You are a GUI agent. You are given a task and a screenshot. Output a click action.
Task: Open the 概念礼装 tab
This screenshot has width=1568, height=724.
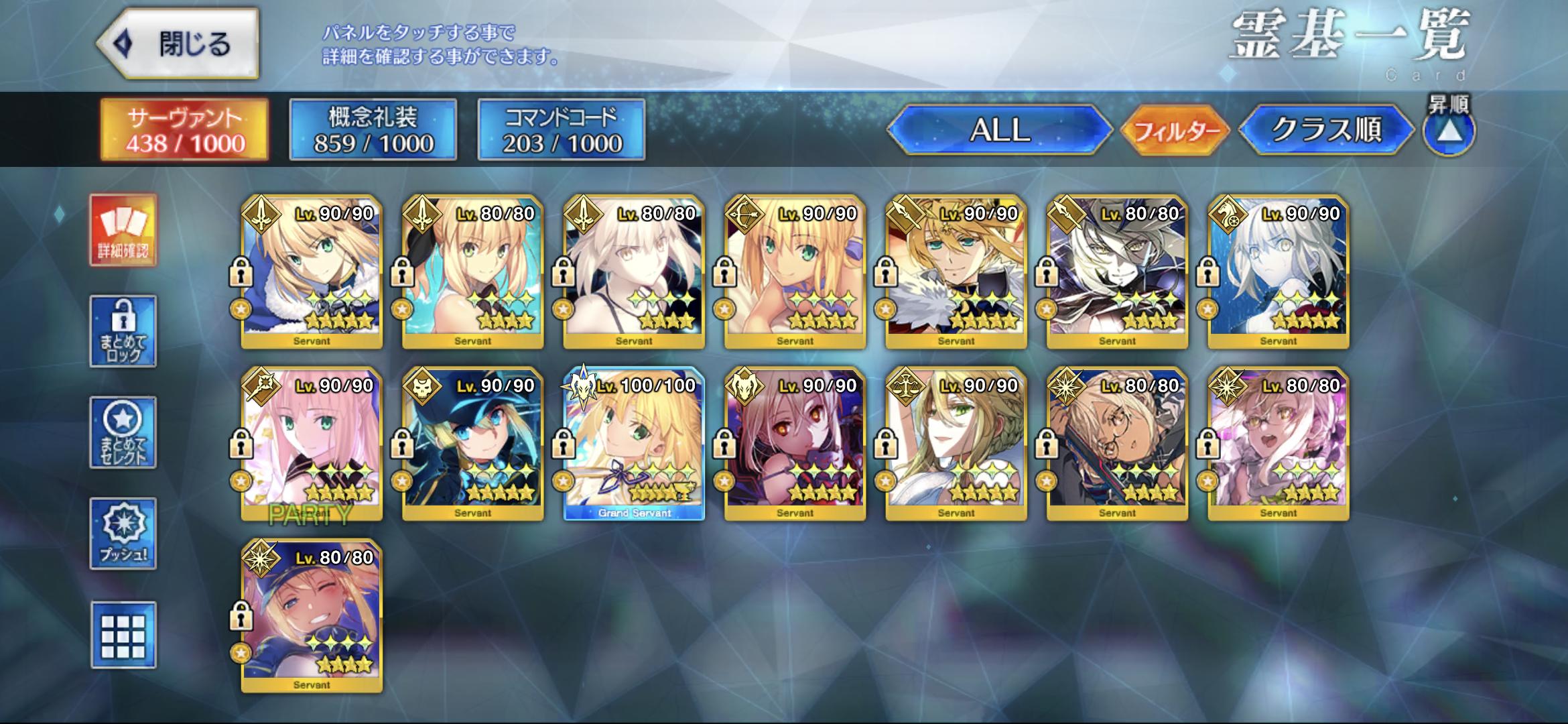coord(373,130)
